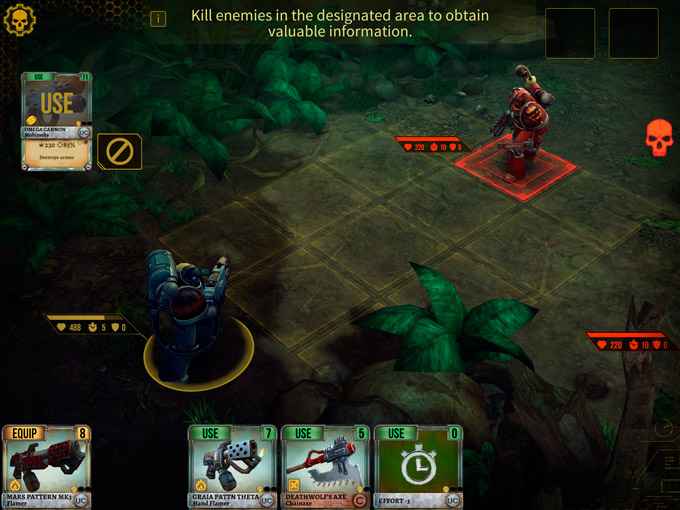Click the red skull enemy indicator
Viewport: 680px width, 510px height.
[x=659, y=138]
